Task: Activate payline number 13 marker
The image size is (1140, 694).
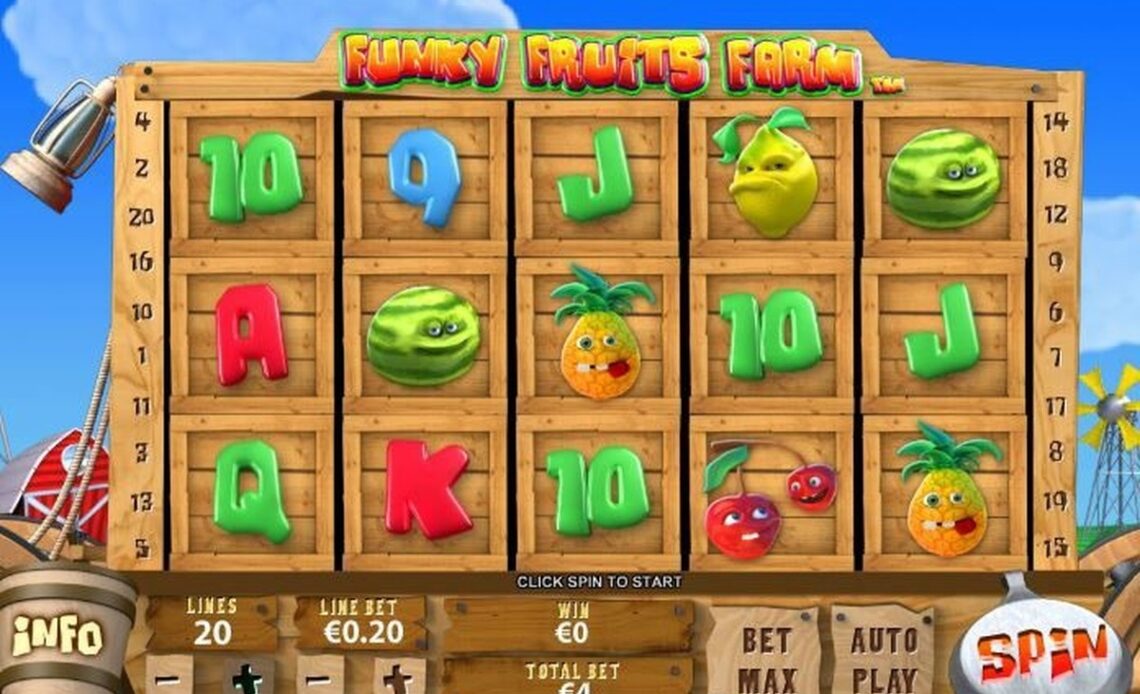Action: [x=142, y=501]
